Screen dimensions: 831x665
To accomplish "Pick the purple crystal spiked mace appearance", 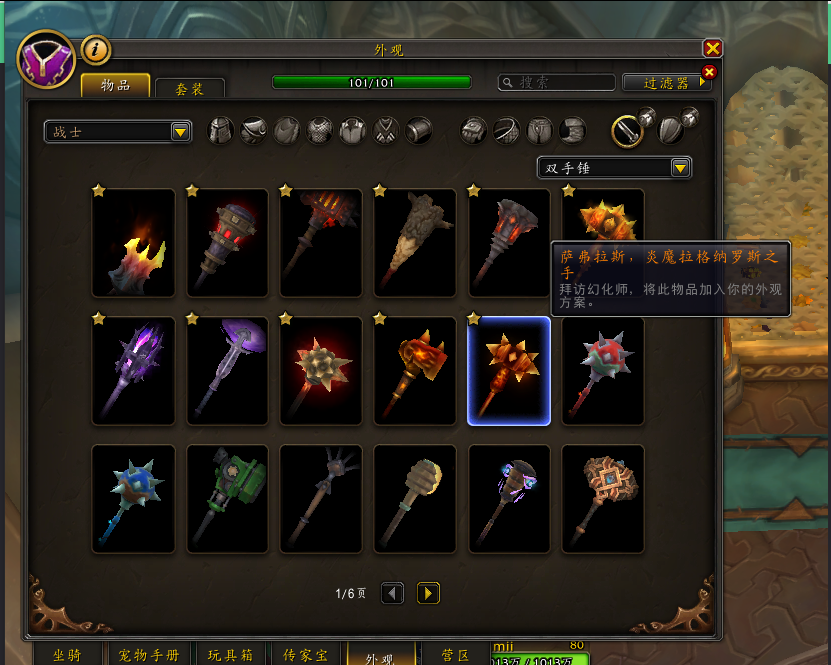I will 133,371.
